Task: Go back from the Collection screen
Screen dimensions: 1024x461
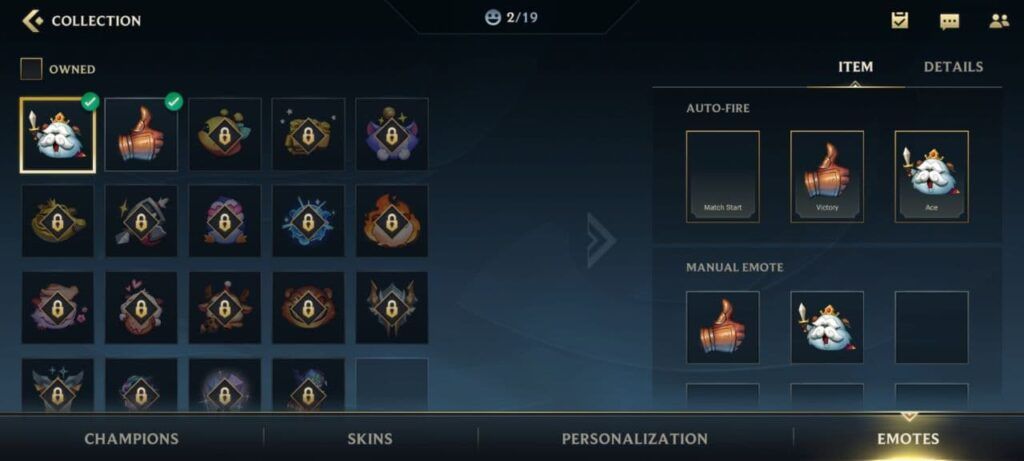Action: pyautogui.click(x=33, y=20)
